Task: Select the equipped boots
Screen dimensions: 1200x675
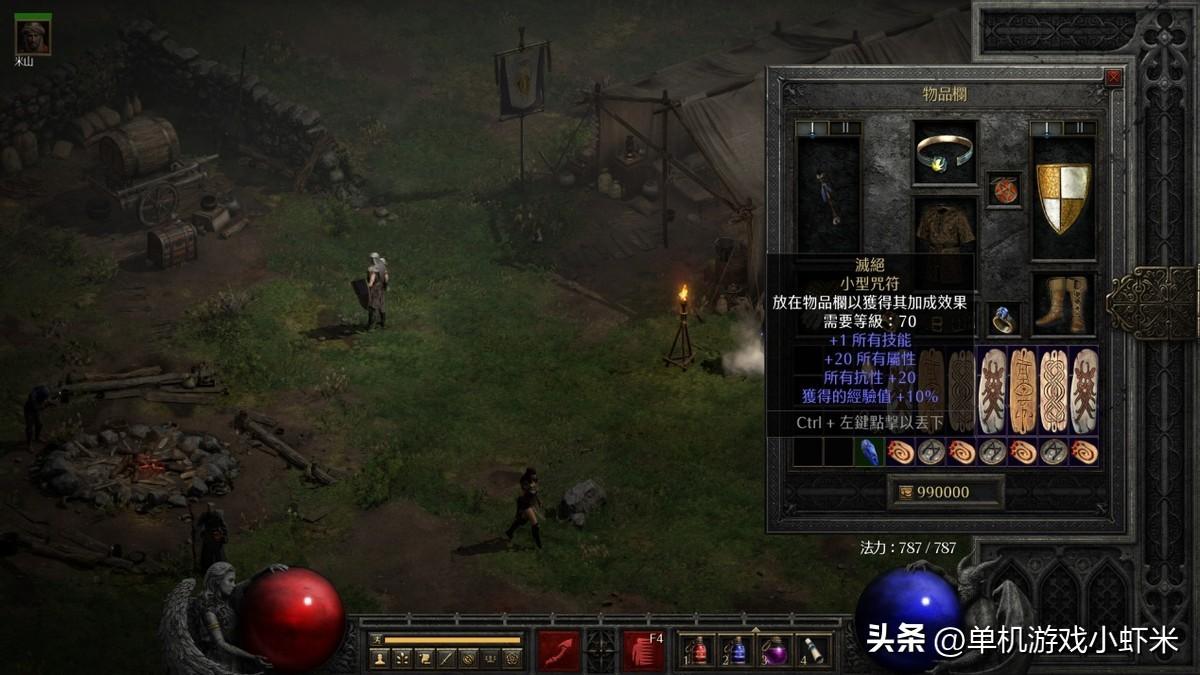Action: pos(1063,304)
